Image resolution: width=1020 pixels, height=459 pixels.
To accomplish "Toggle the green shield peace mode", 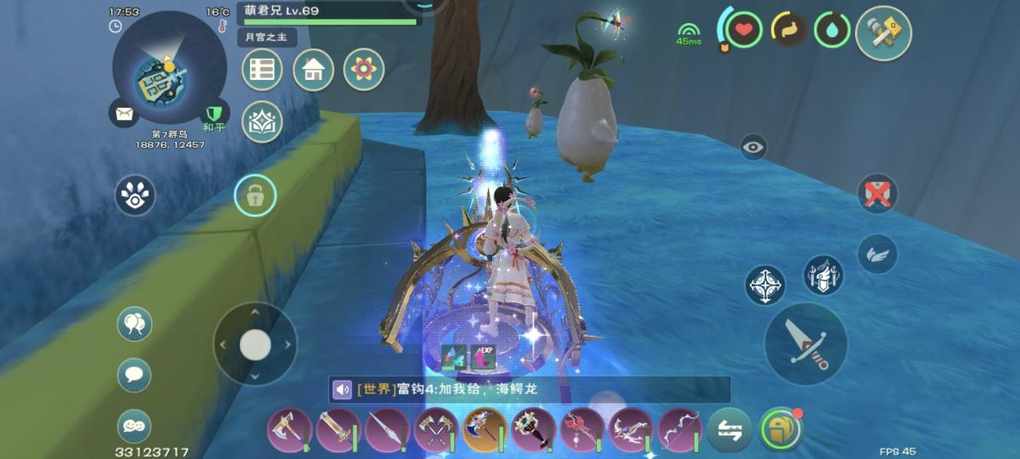I will coord(212,115).
